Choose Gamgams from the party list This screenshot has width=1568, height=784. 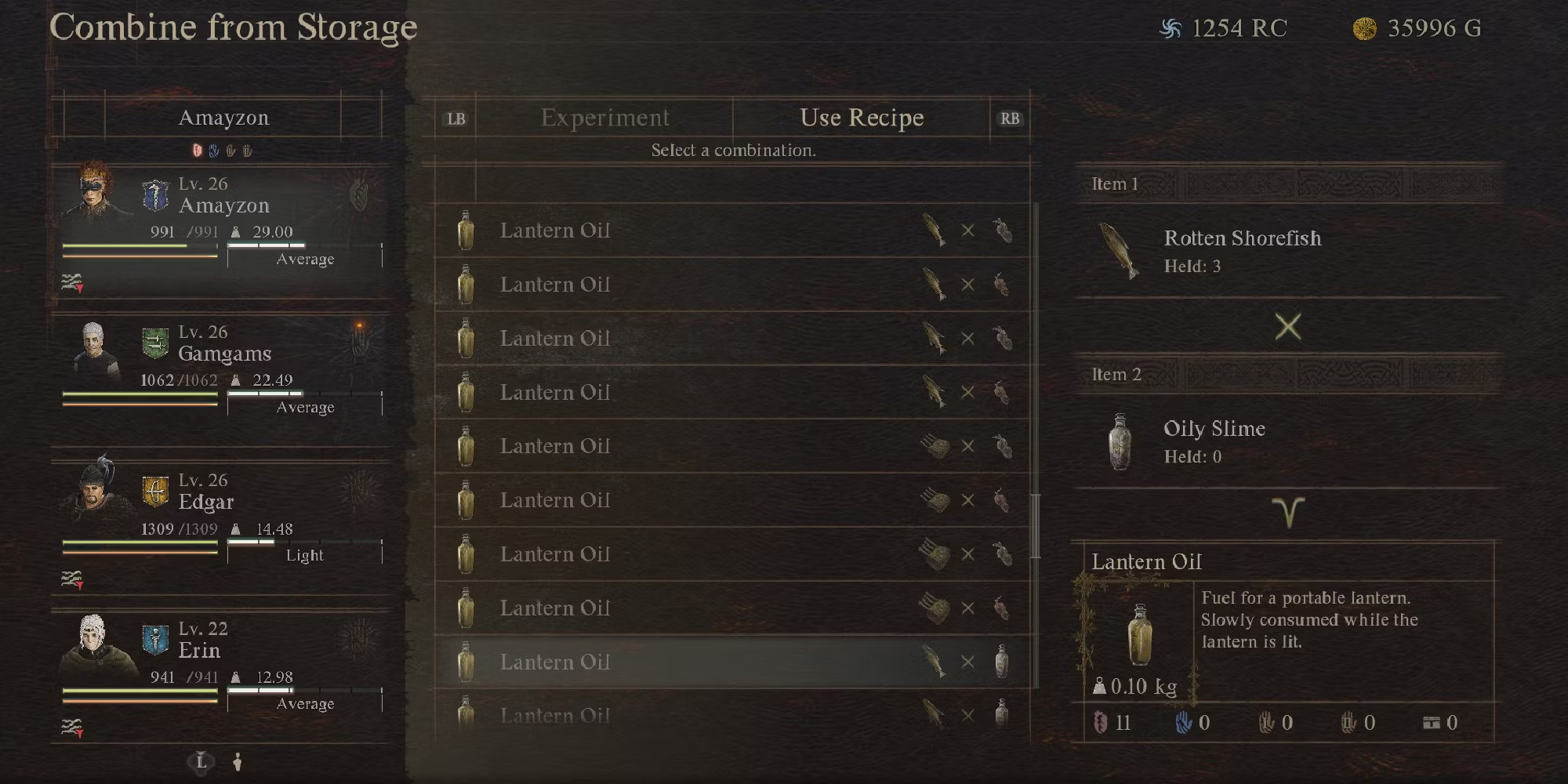pos(224,354)
